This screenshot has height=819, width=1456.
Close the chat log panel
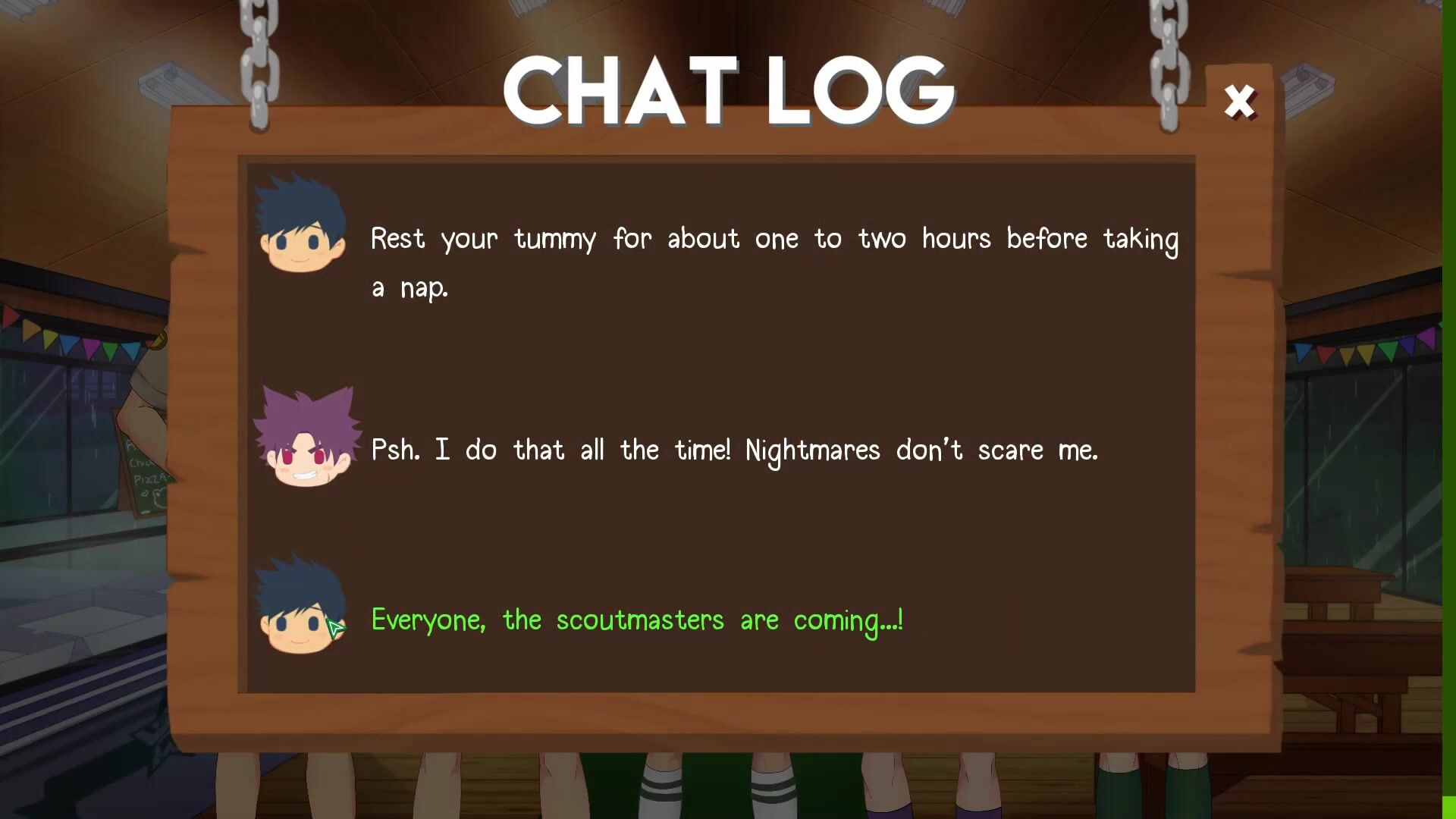point(1240,102)
